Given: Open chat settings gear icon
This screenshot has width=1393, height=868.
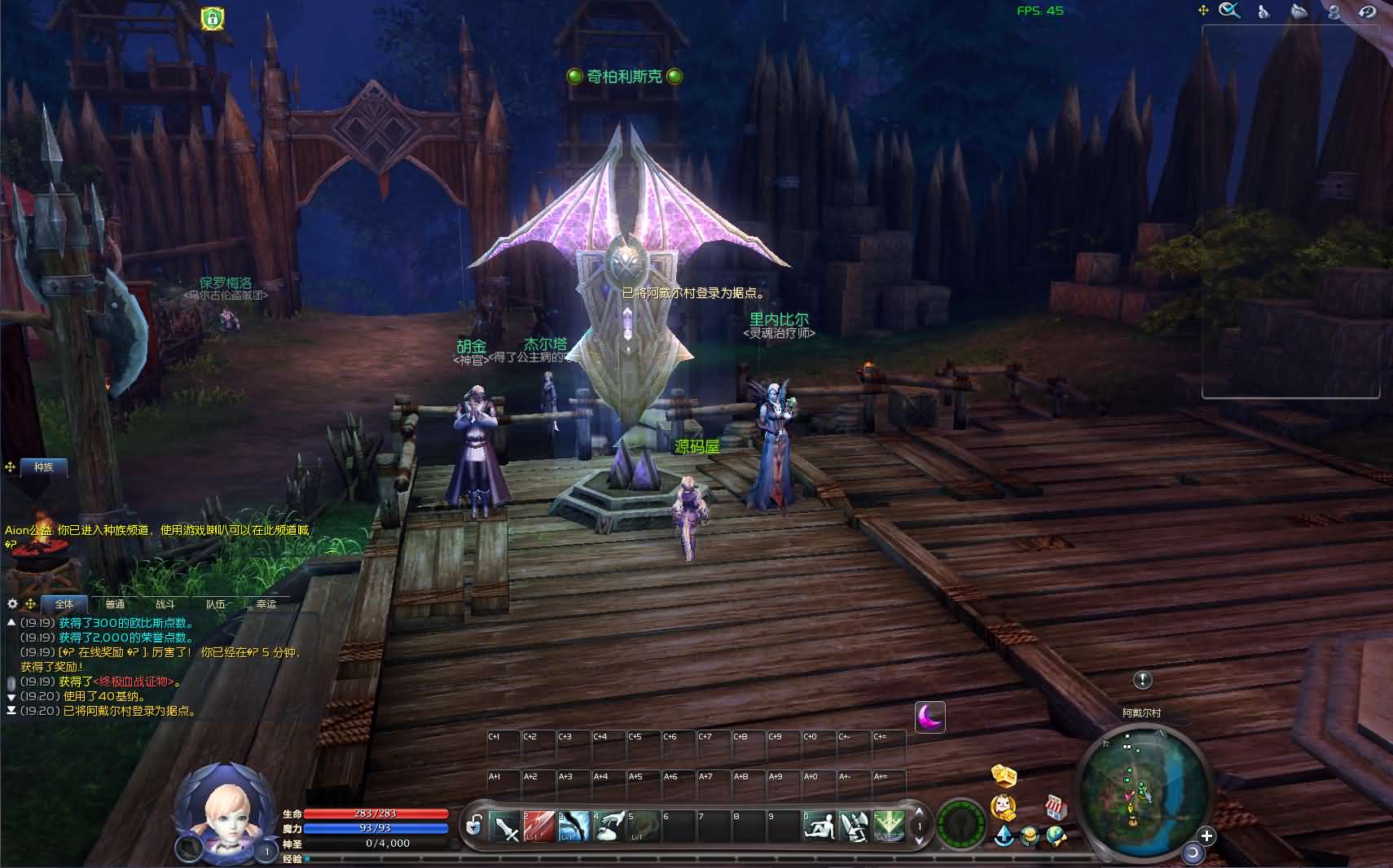Looking at the screenshot, I should pos(12,604).
